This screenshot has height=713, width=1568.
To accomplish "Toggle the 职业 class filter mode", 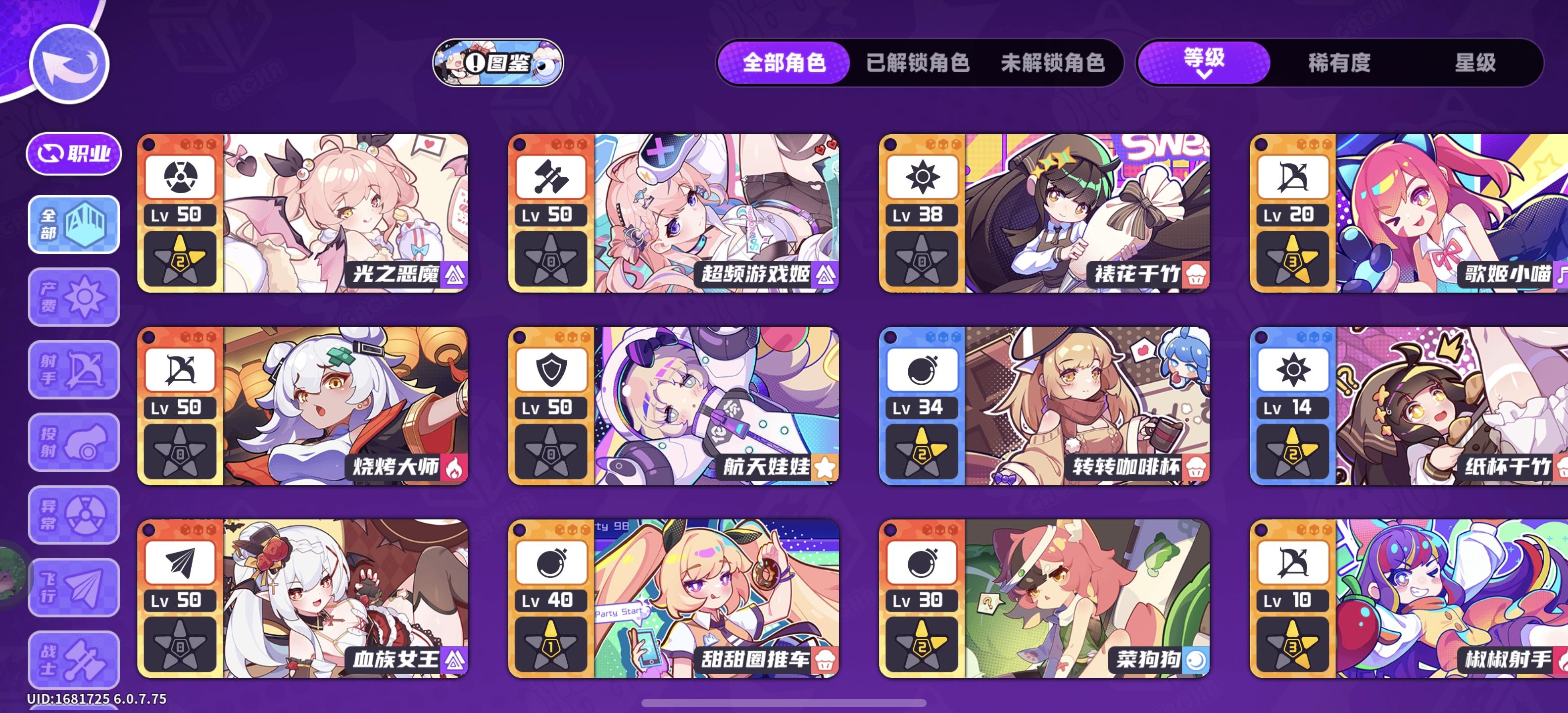I will pos(74,153).
